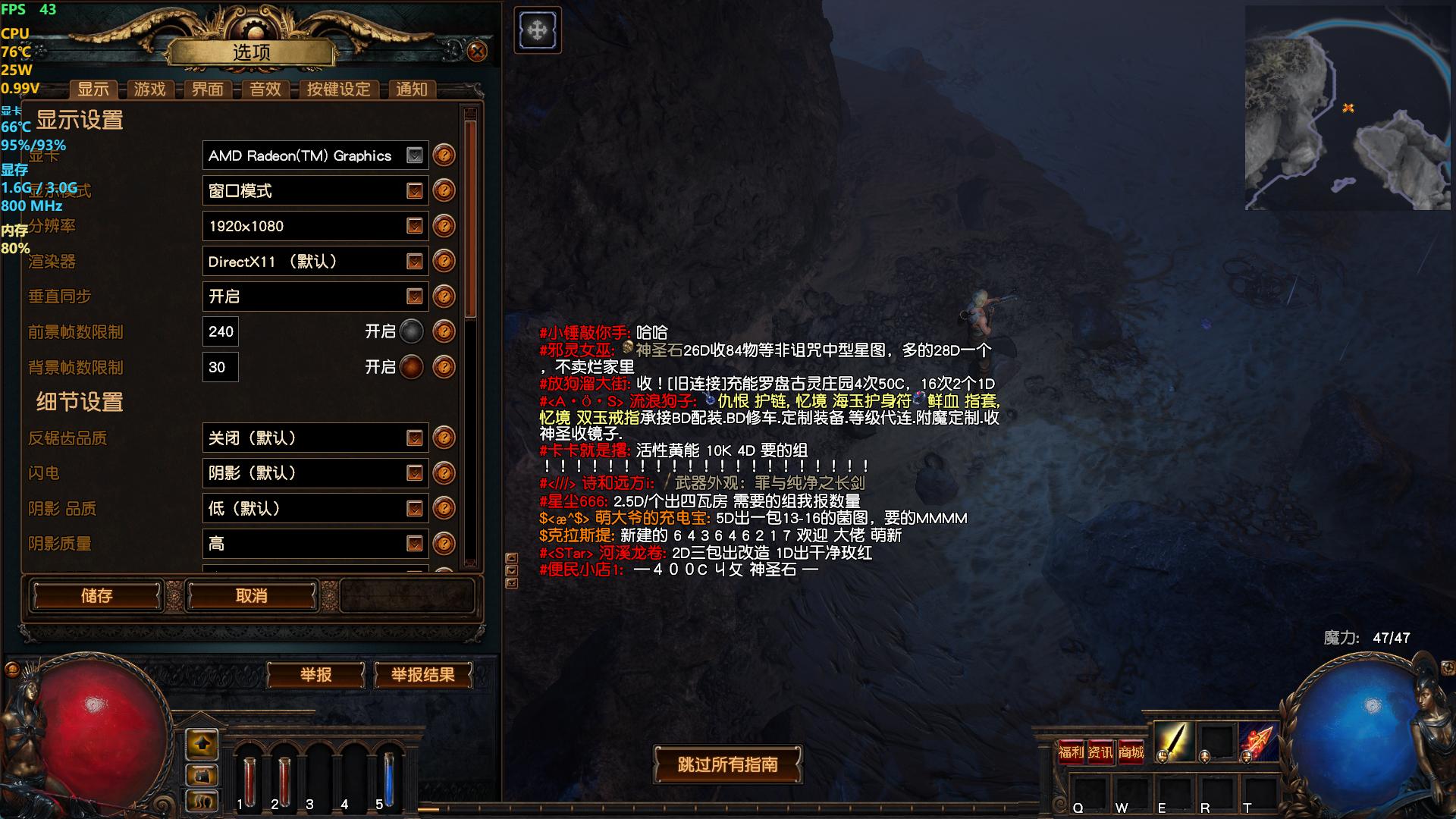The width and height of the screenshot is (1456, 819).
Task: Click the help icon next to 垂直同步
Action: [x=444, y=297]
